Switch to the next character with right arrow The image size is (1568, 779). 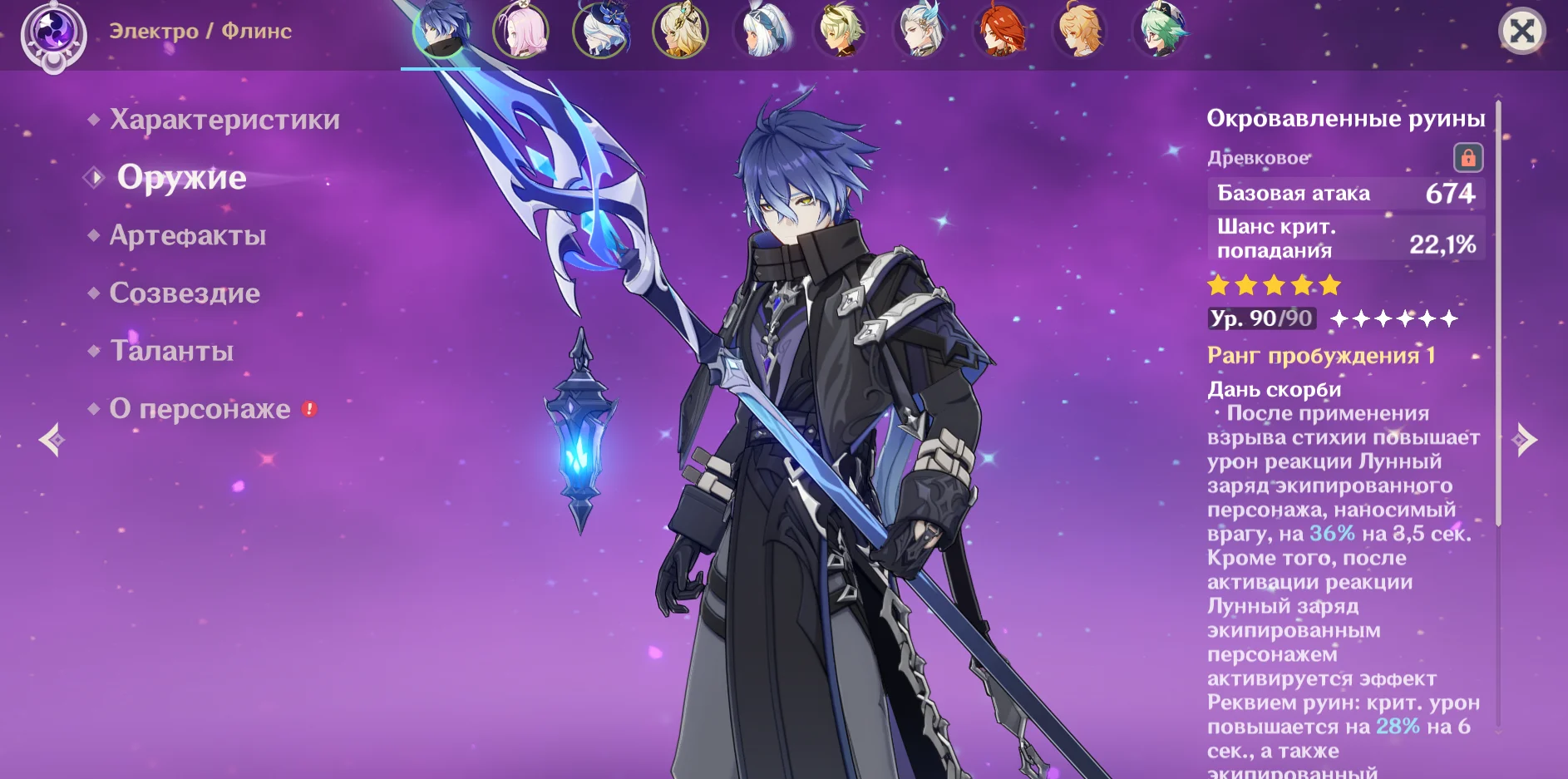pos(1525,440)
